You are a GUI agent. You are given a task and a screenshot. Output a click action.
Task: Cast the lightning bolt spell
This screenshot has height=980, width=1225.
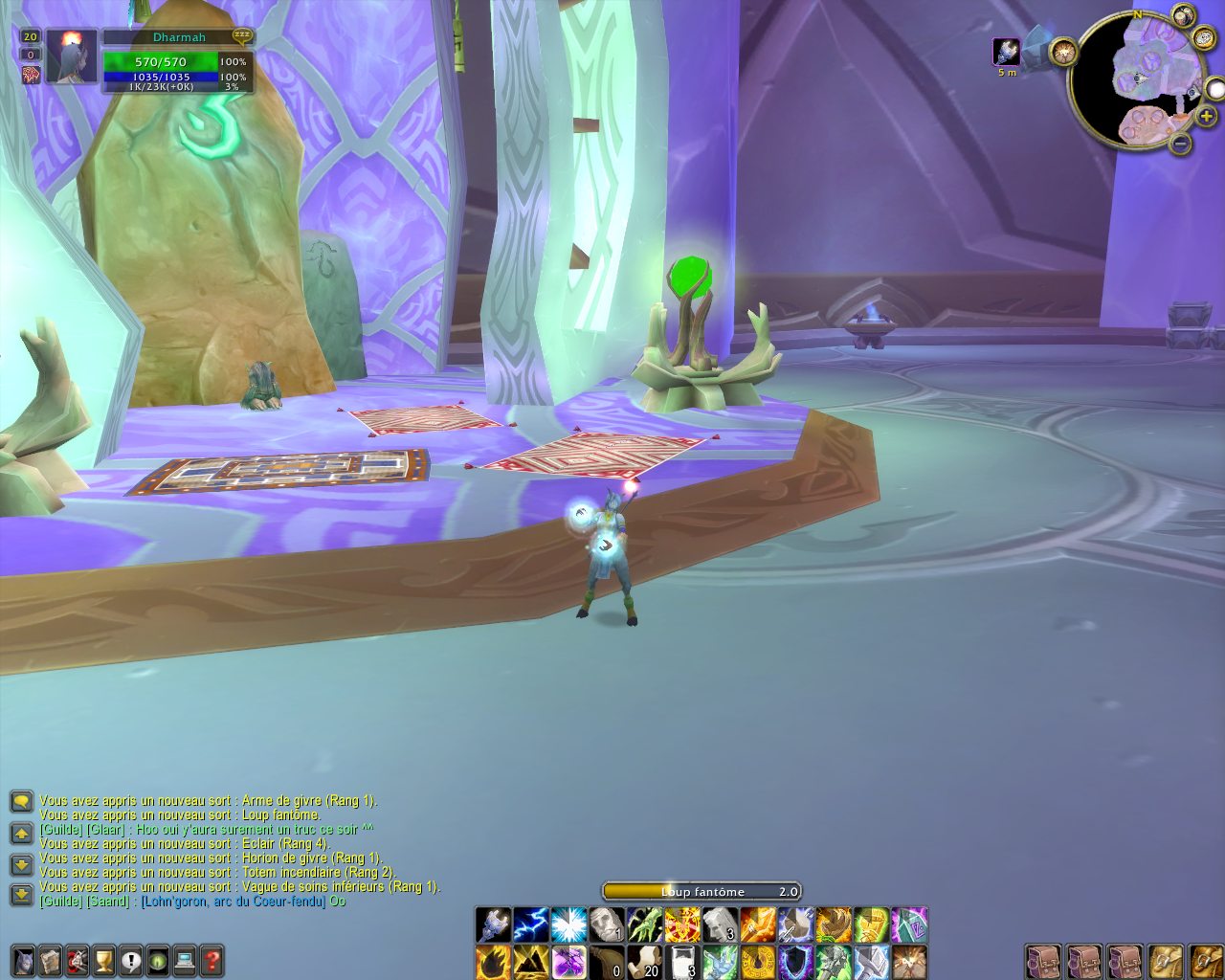coord(531,925)
